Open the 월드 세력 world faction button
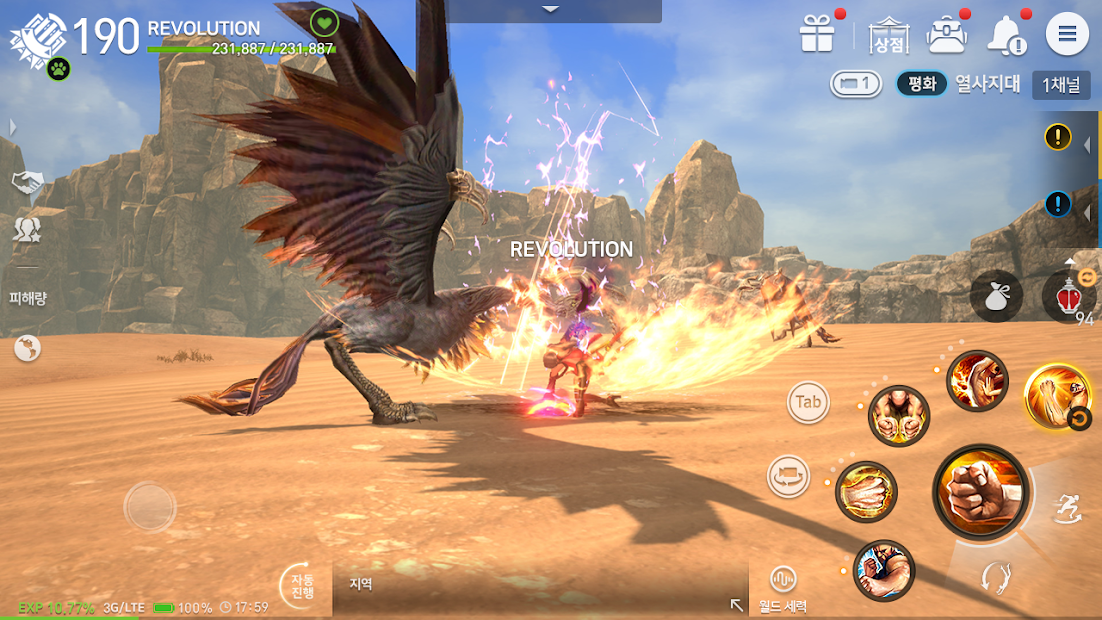The height and width of the screenshot is (620, 1102). pyautogui.click(x=782, y=589)
